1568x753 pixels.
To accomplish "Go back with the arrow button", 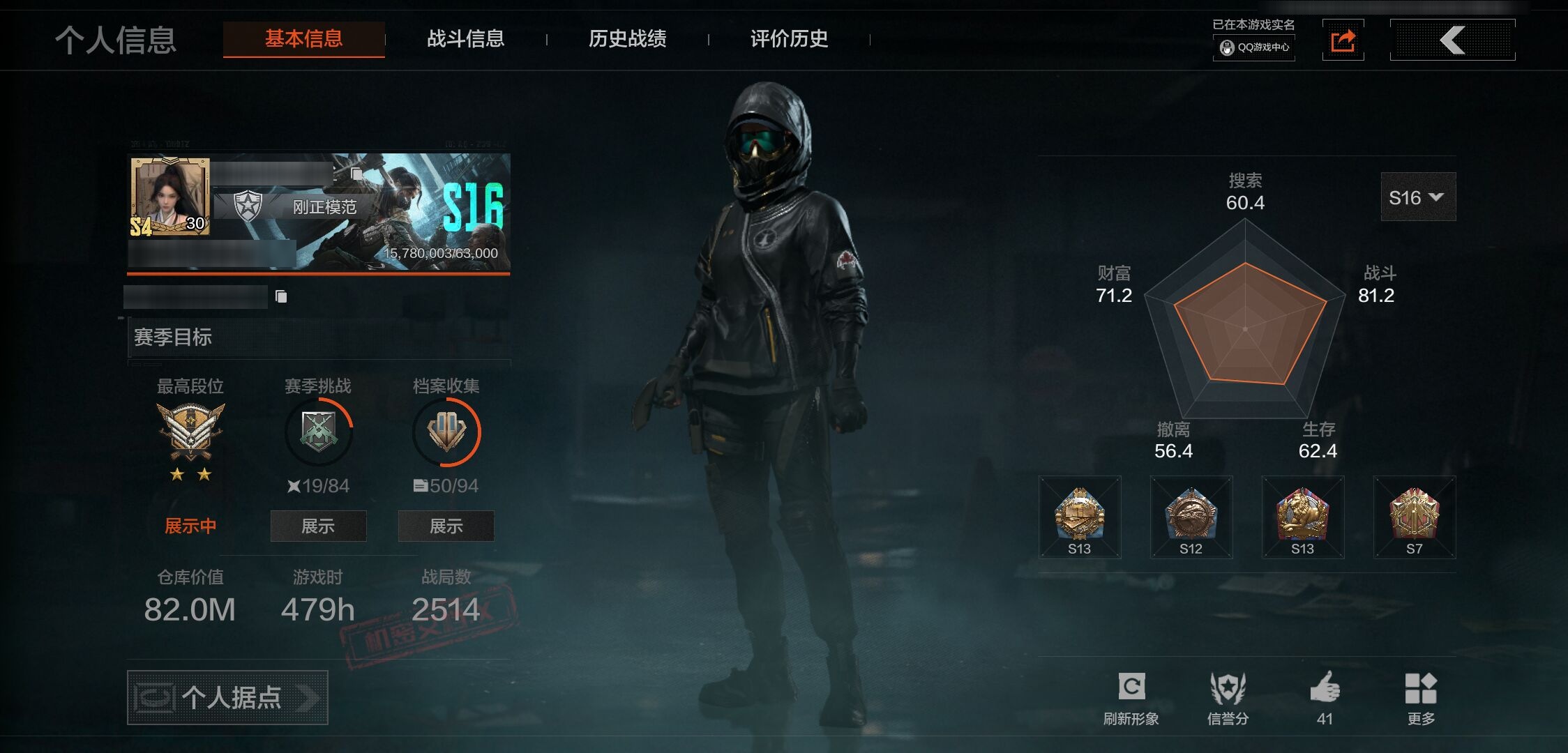I will 1452,40.
